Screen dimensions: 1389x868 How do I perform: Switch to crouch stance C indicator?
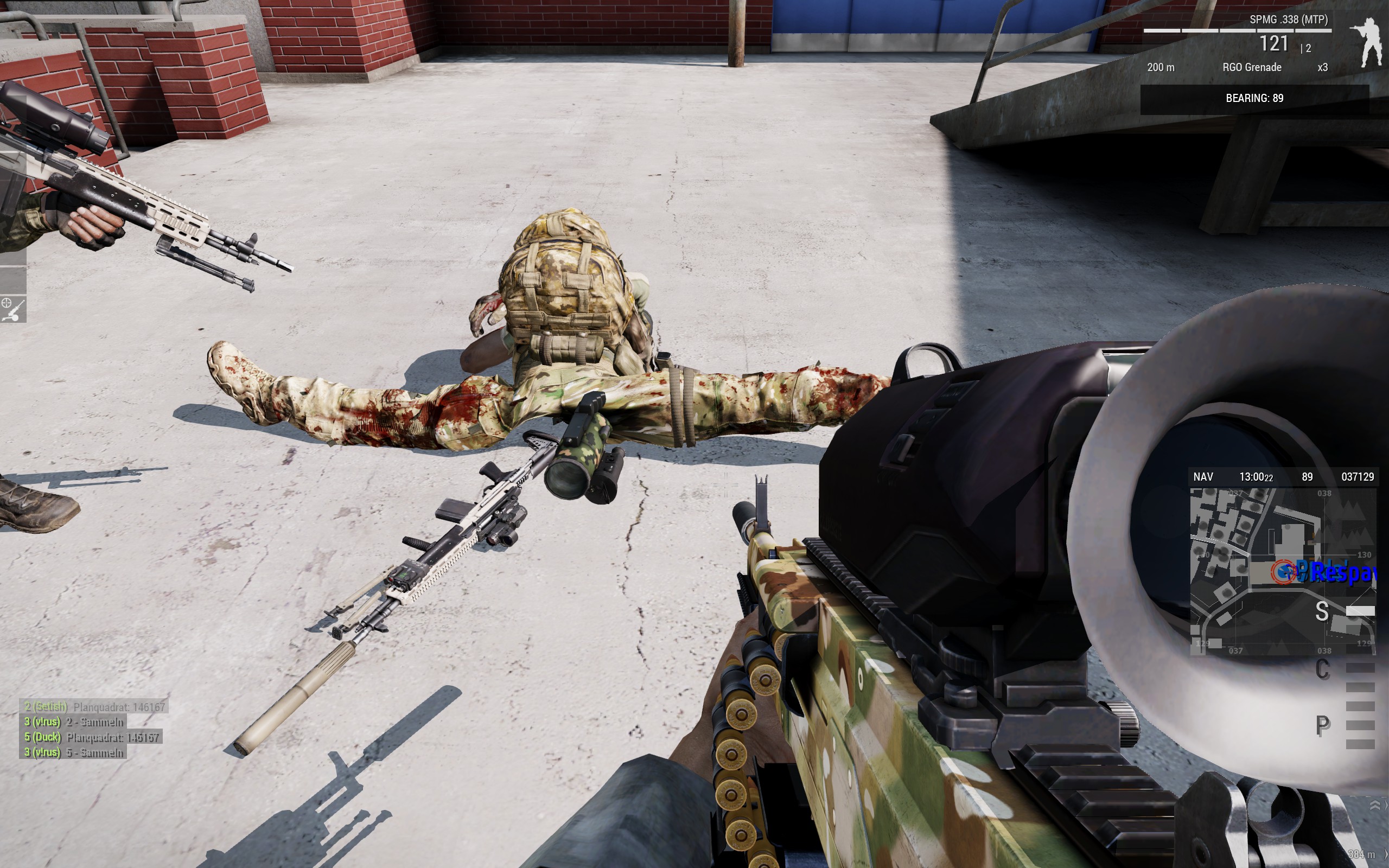[x=1322, y=669]
